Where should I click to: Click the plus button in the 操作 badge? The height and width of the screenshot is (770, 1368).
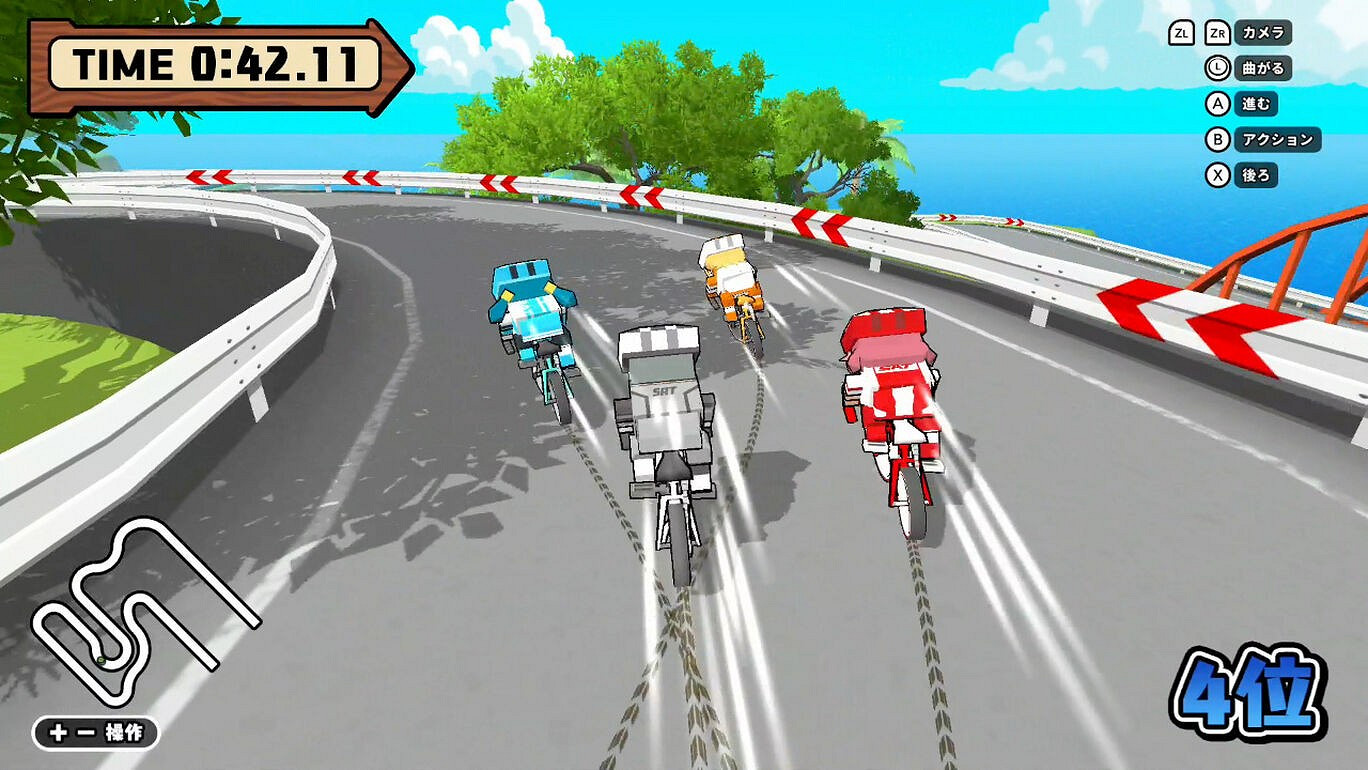57,730
